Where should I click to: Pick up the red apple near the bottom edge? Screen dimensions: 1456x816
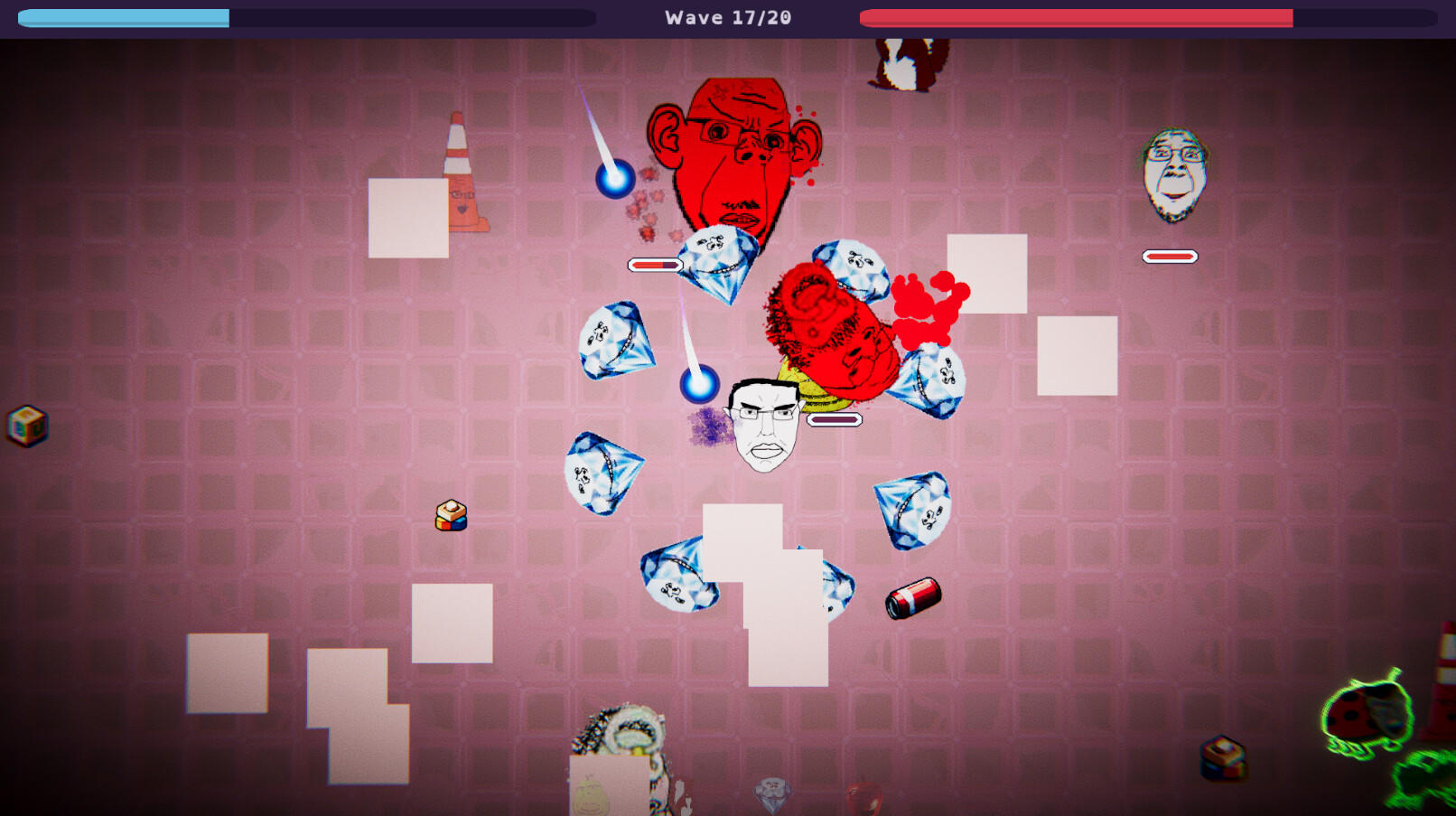click(x=864, y=795)
